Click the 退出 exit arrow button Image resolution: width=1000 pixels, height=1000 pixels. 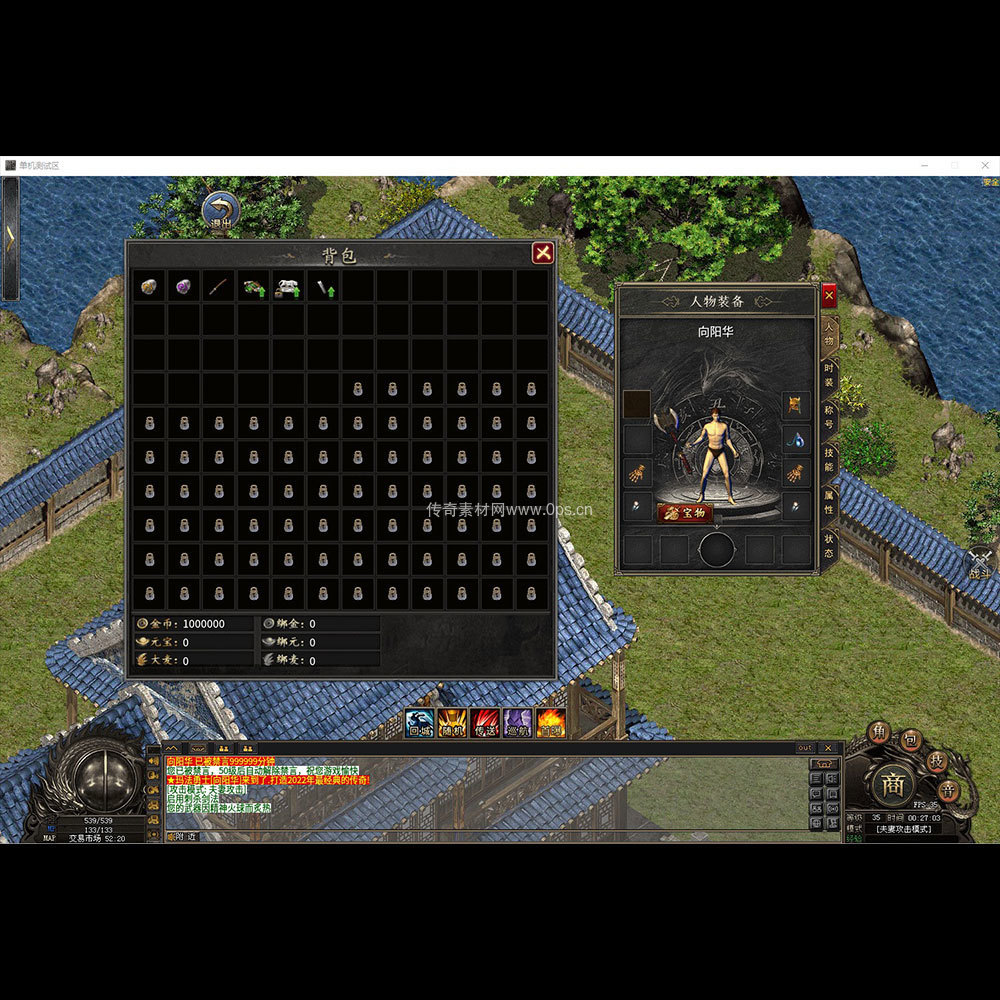point(220,211)
